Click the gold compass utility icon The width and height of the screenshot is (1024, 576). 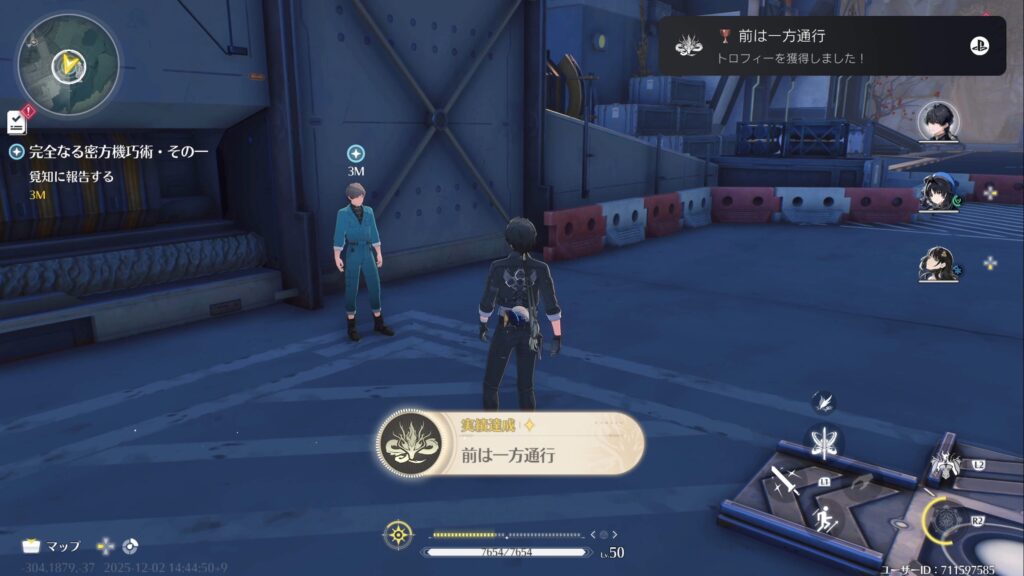[x=398, y=535]
